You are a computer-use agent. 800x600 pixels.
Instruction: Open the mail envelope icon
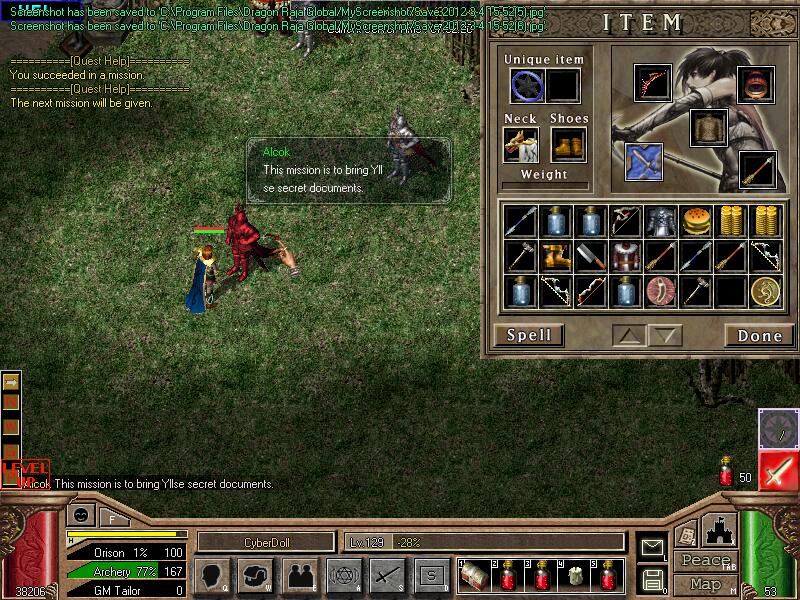(652, 547)
